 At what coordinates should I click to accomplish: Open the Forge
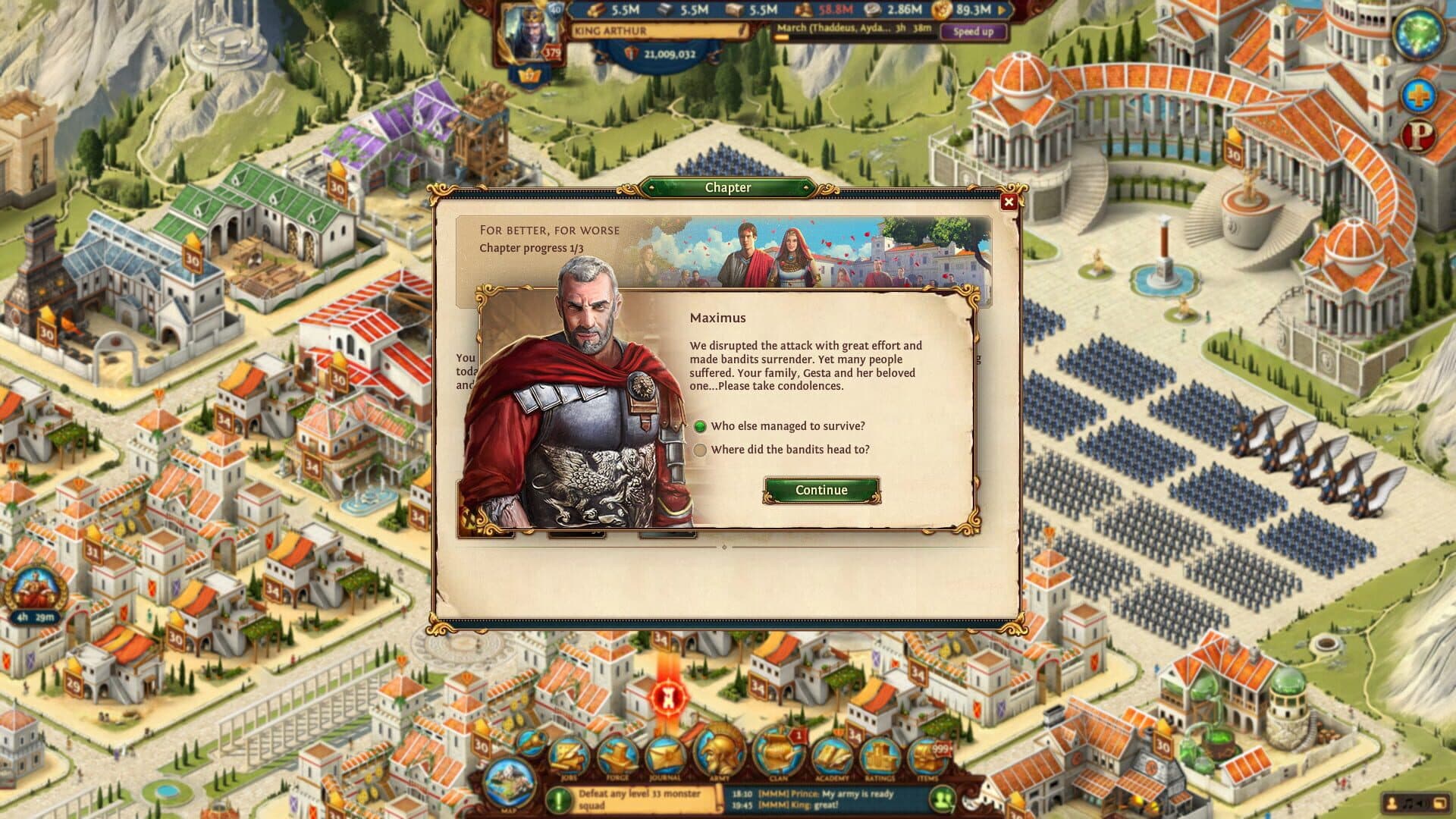tap(617, 756)
